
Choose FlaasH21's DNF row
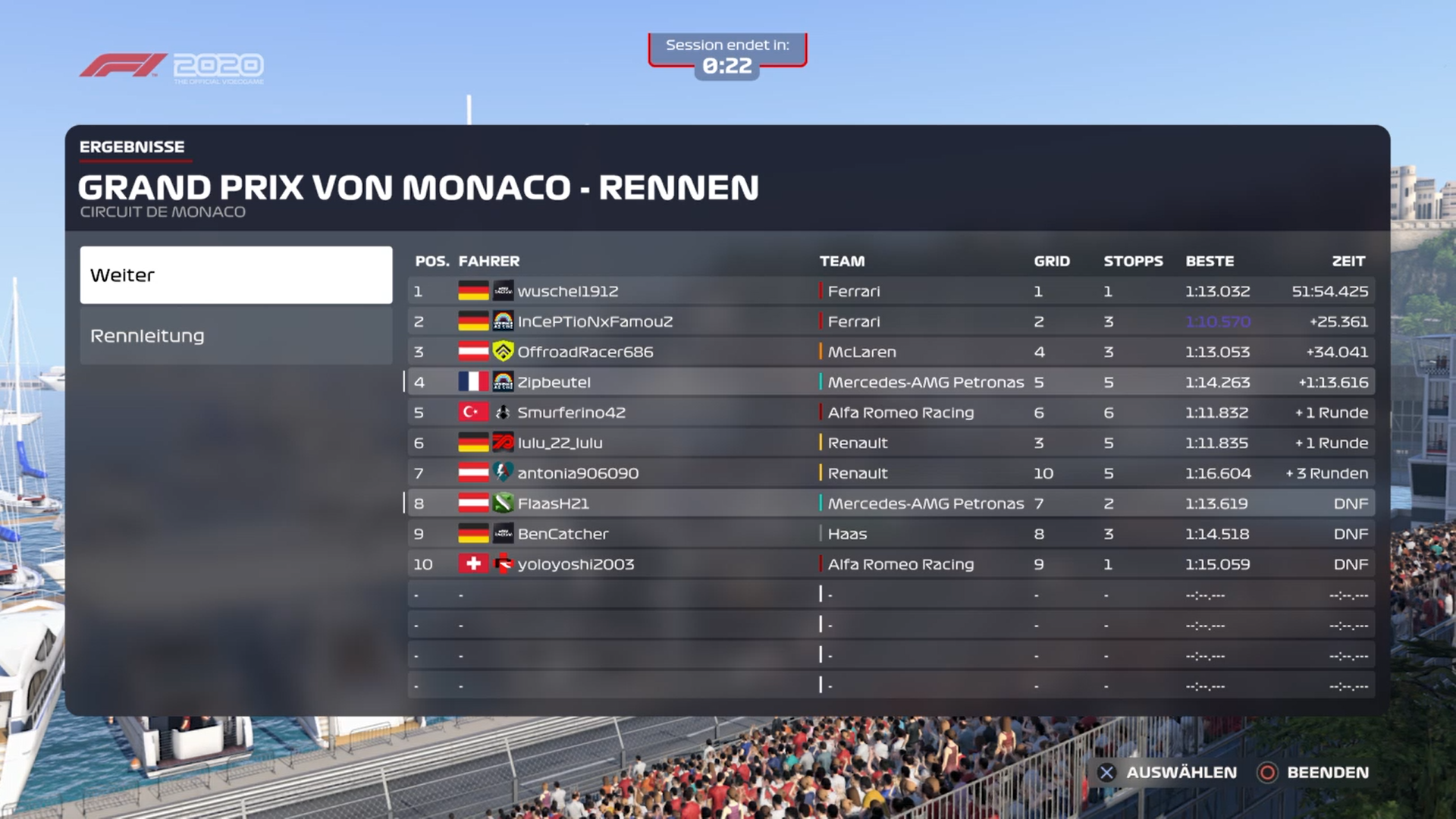click(x=890, y=504)
